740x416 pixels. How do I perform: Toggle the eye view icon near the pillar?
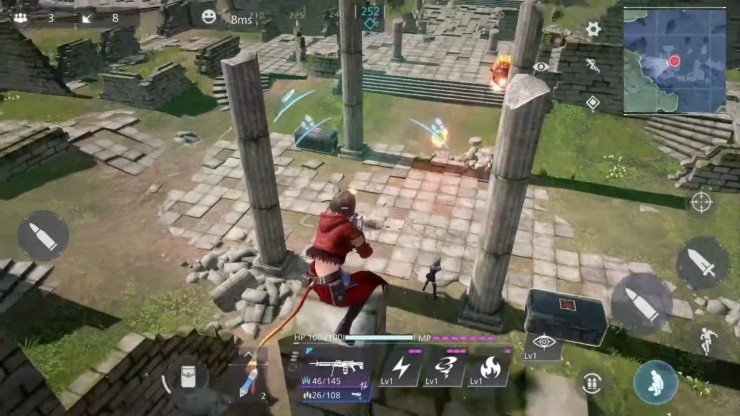tap(541, 66)
